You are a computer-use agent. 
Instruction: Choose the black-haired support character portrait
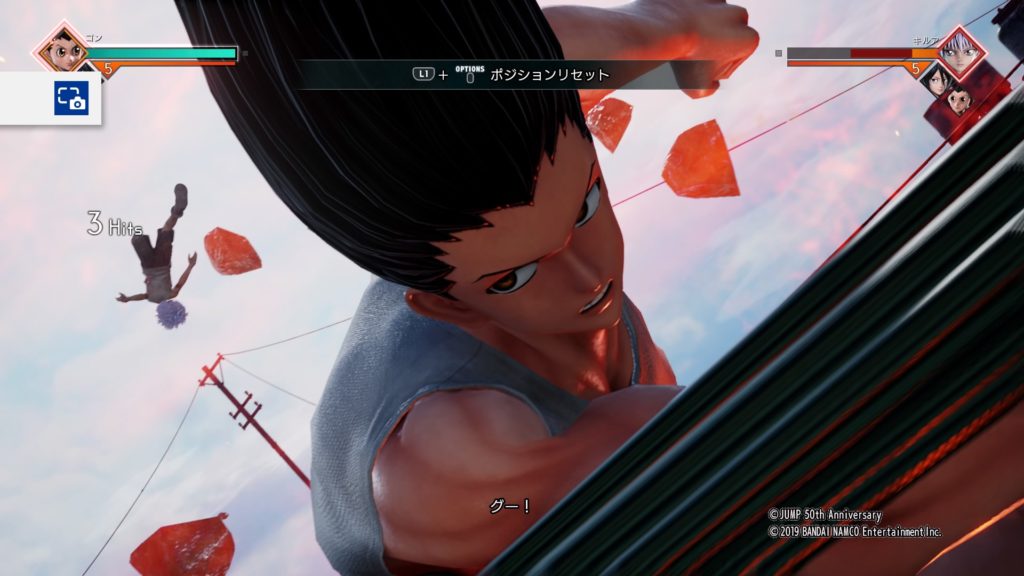click(x=937, y=80)
